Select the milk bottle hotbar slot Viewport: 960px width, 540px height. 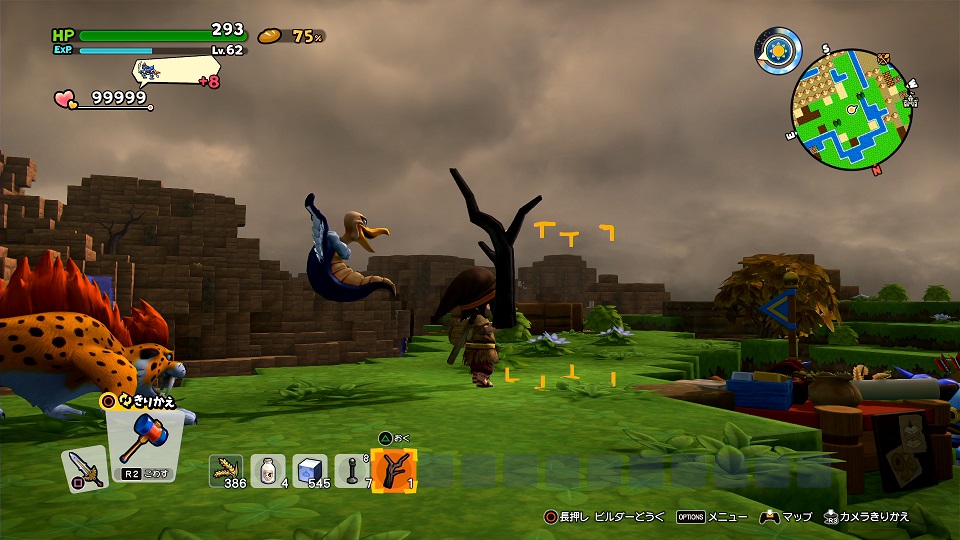tap(268, 470)
